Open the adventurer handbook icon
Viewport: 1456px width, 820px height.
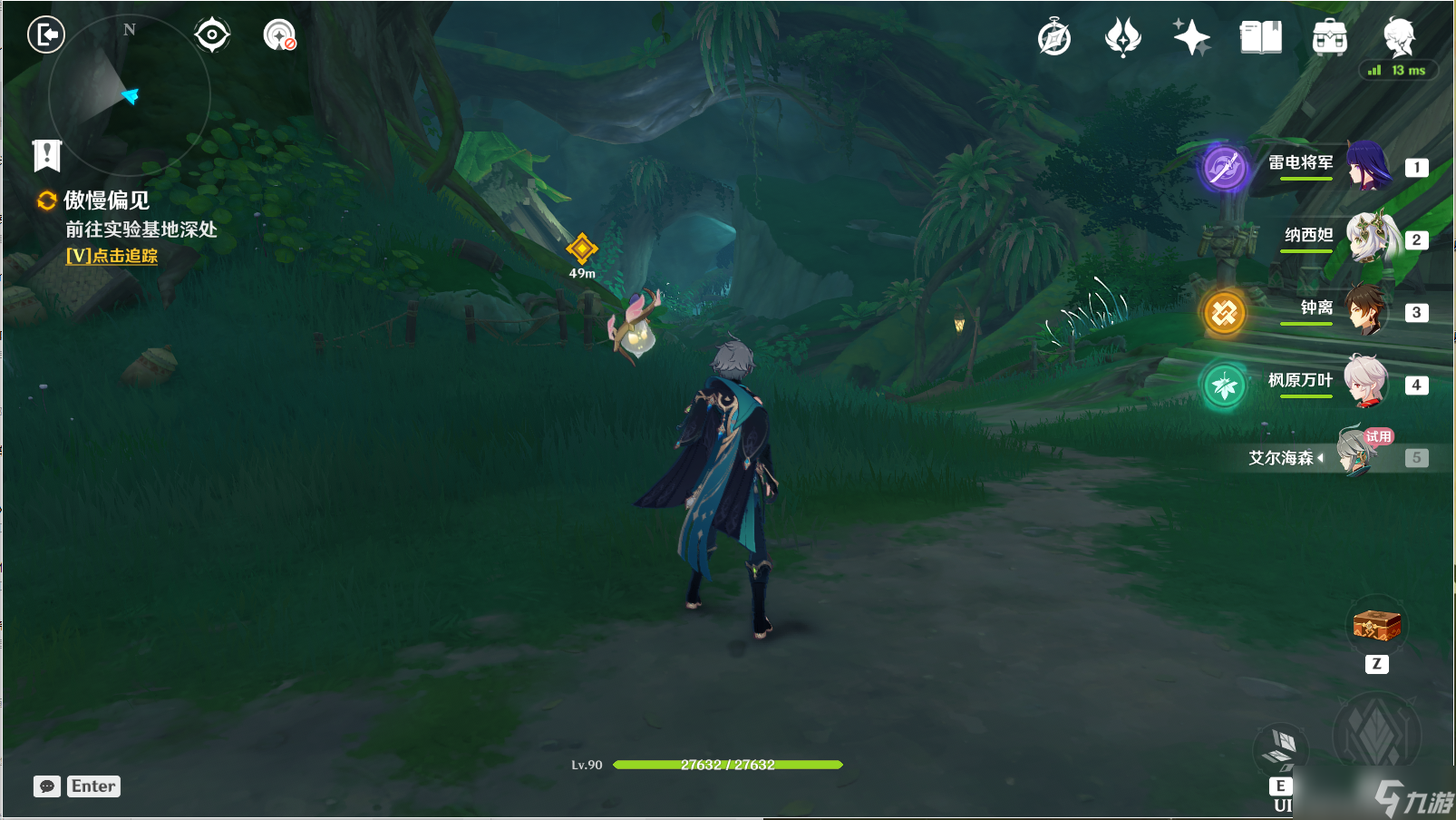click(1260, 38)
